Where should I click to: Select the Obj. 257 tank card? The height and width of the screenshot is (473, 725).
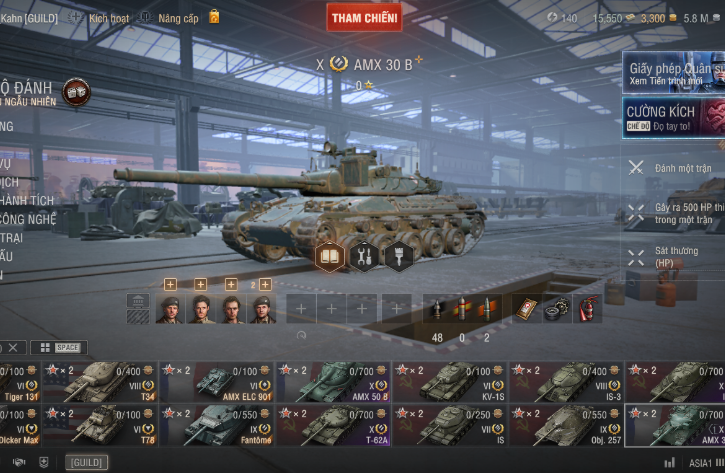(x=566, y=425)
